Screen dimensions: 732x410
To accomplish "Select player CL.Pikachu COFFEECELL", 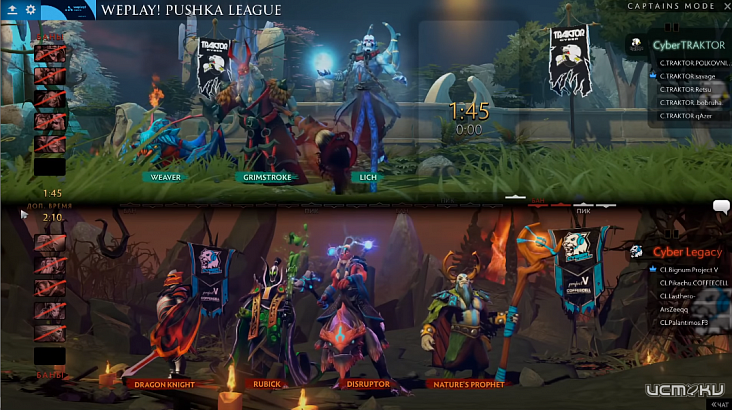I will point(693,283).
